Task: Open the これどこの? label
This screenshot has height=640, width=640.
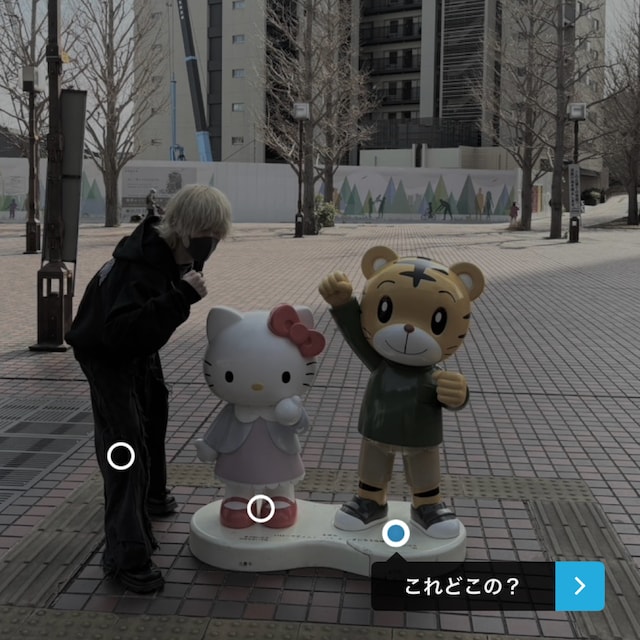Action: tap(462, 587)
